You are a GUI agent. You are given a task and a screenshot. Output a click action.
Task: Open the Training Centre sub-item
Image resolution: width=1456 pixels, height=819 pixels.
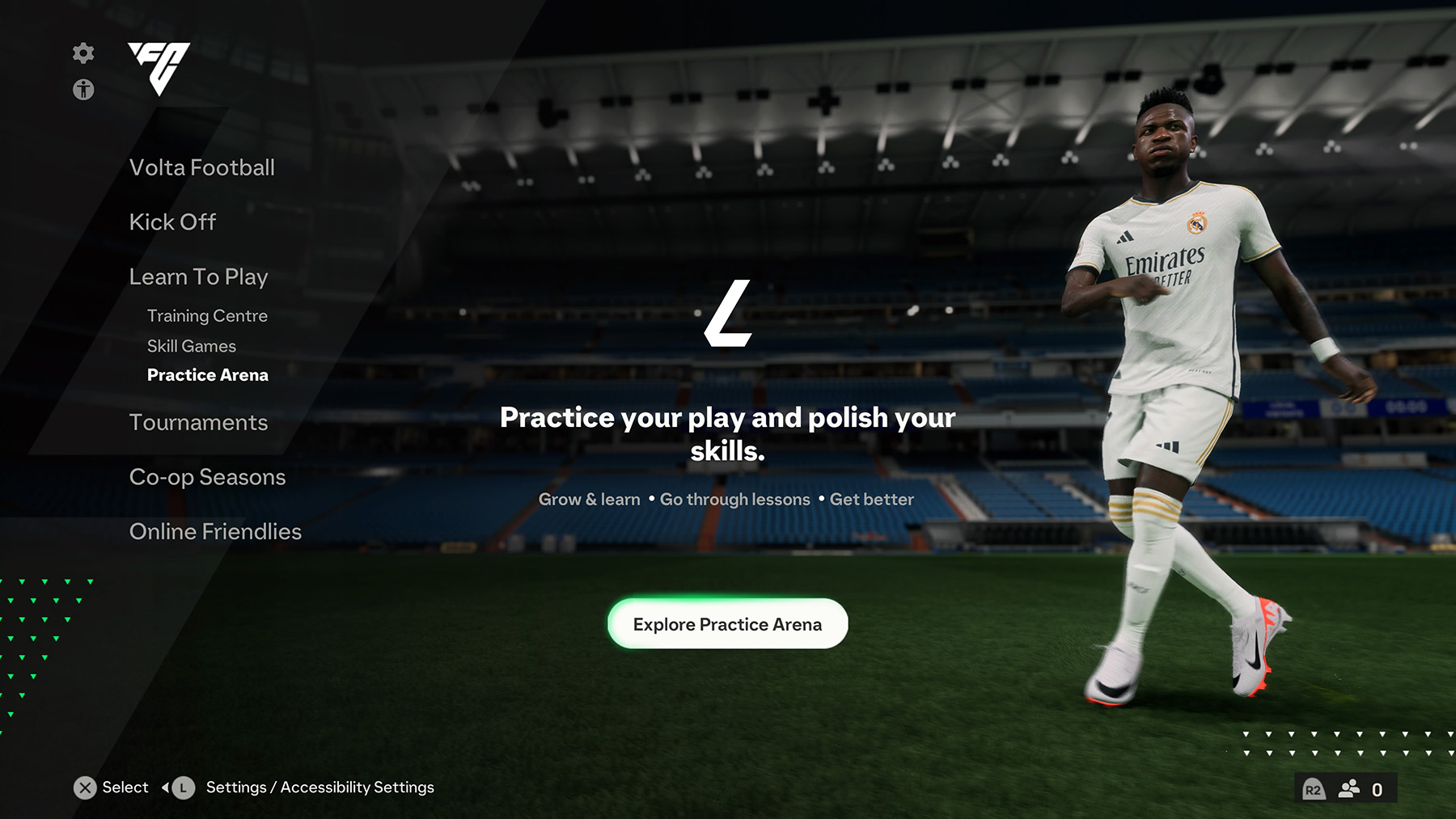(207, 316)
